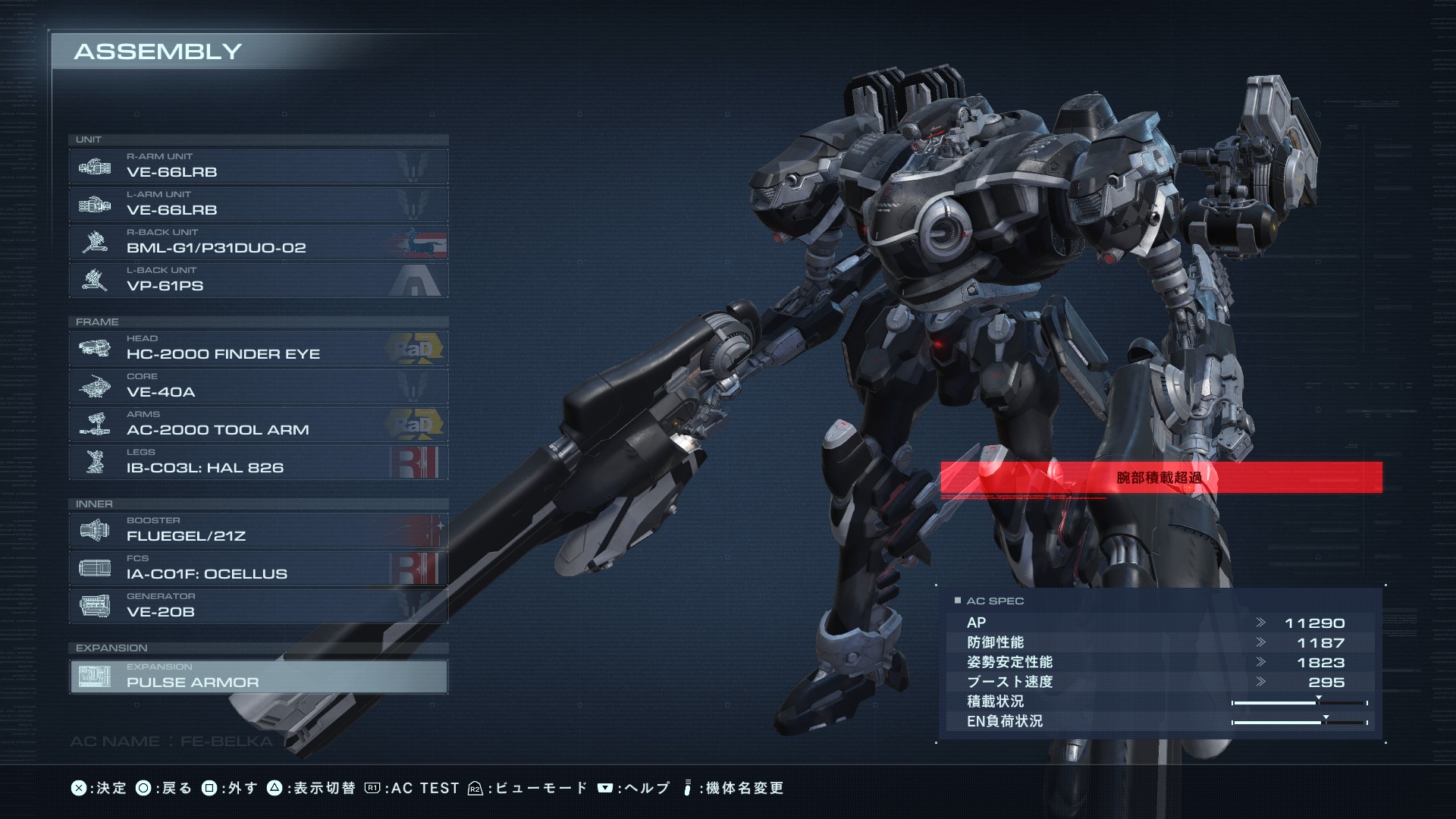Image resolution: width=1456 pixels, height=819 pixels.
Task: Select the R-ARM UNIT VE-66LRB slot
Action: (258, 166)
